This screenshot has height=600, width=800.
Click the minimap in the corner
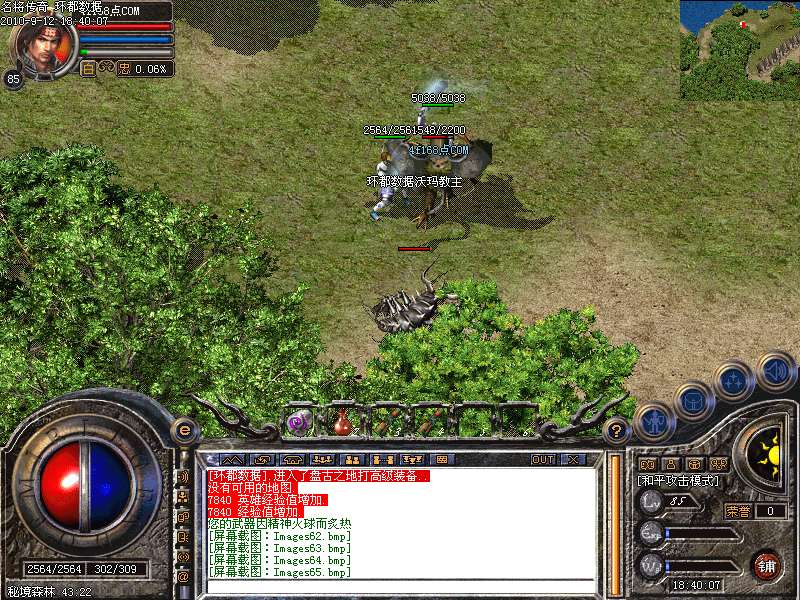pos(739,48)
